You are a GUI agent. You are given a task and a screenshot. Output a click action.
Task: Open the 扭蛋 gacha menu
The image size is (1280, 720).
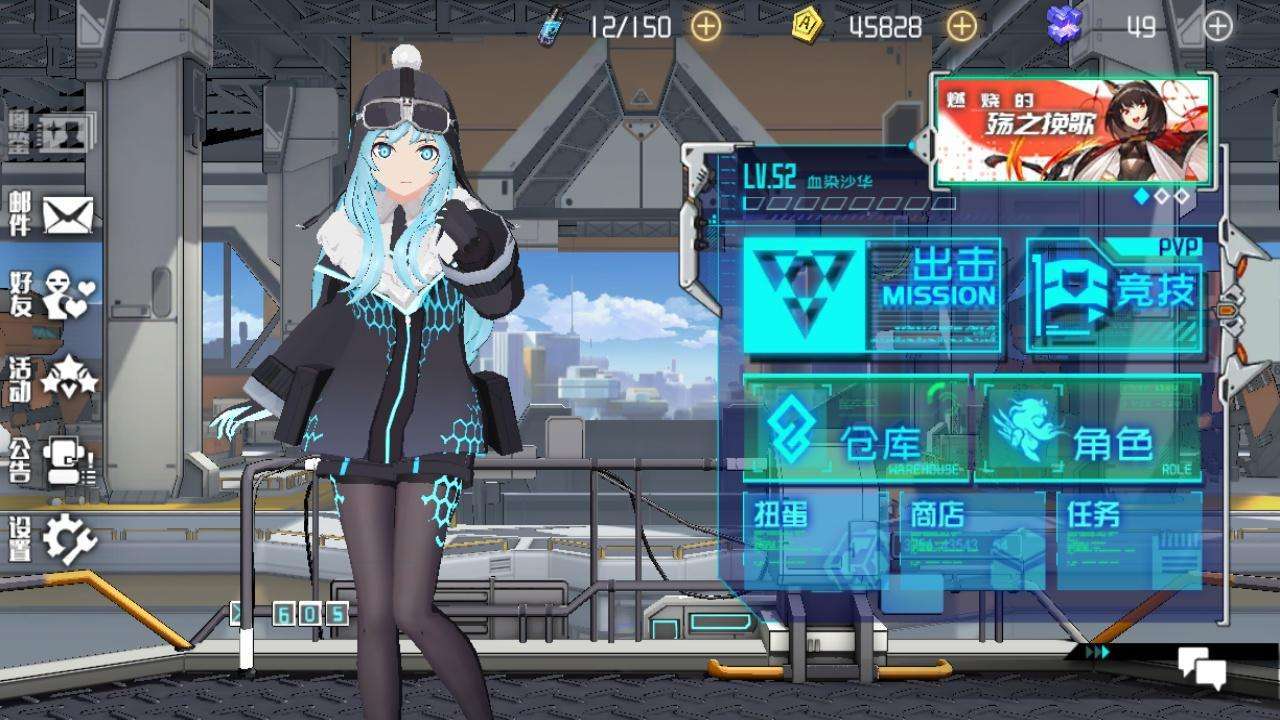coord(812,540)
